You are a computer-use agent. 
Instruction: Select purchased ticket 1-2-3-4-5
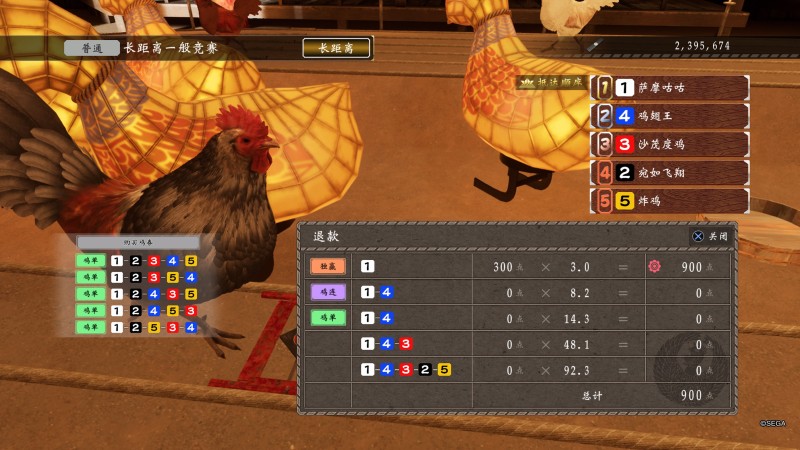coord(138,261)
